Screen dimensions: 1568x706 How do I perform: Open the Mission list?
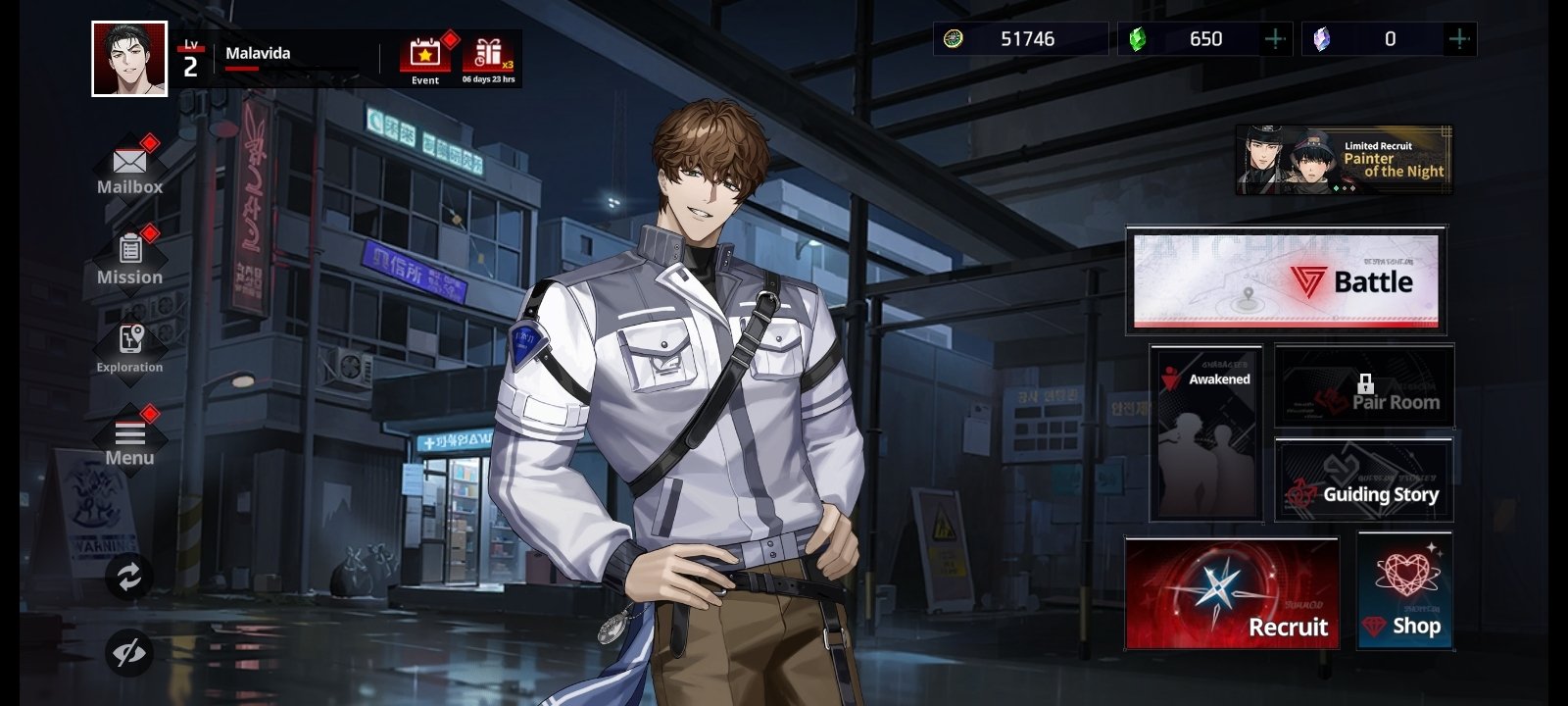[129, 258]
